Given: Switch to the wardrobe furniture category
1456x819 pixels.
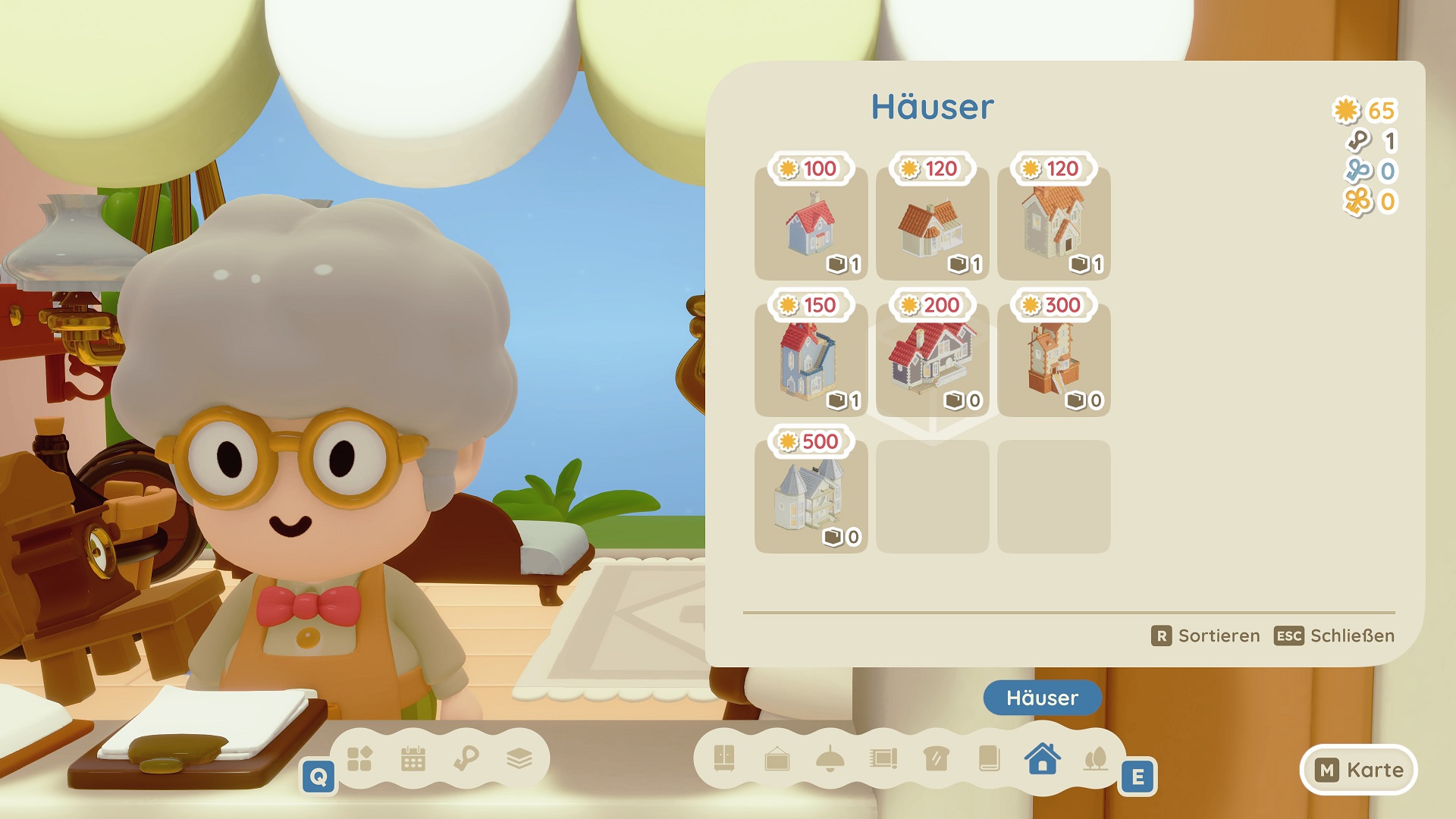Looking at the screenshot, I should tap(724, 758).
